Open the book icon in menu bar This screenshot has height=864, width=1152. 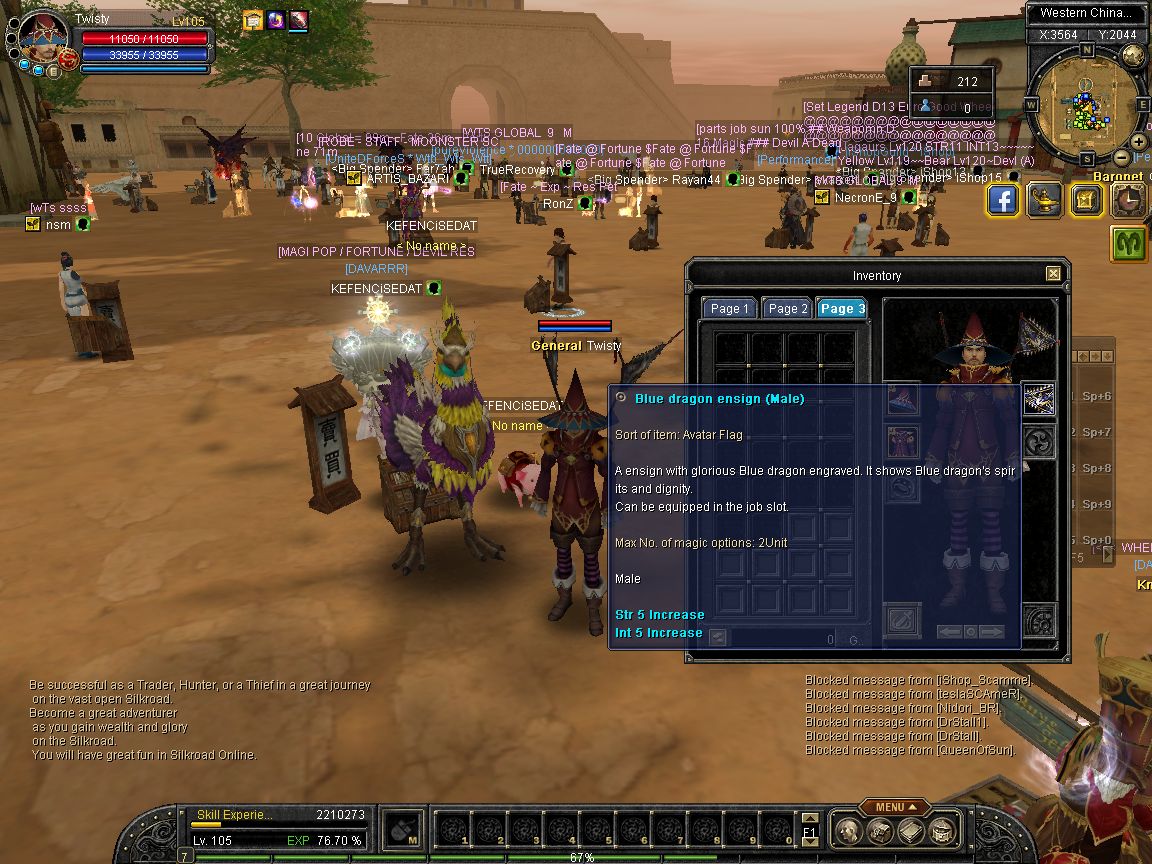click(909, 830)
